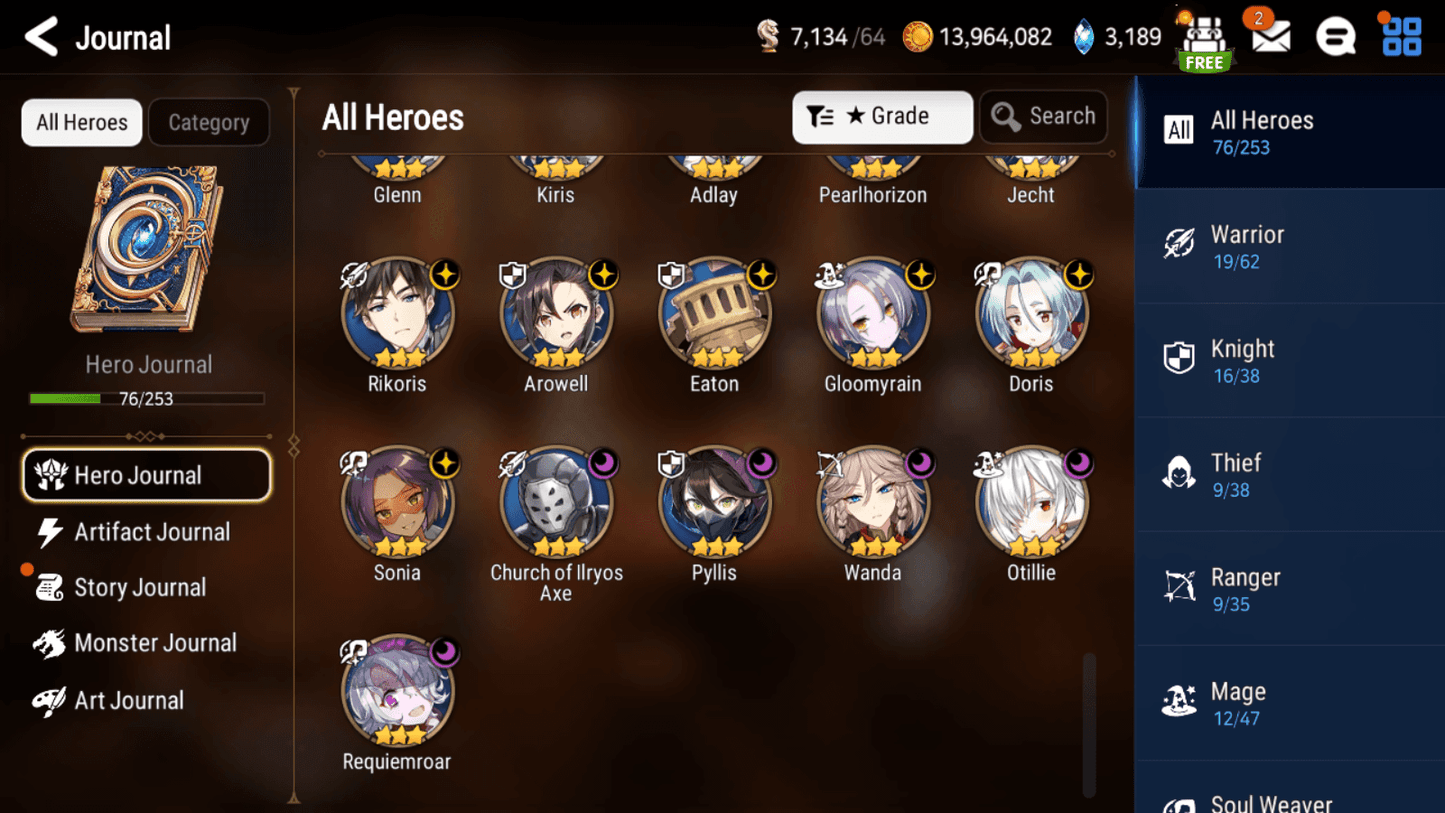This screenshot has height=813, width=1445.
Task: Select the Ranger bow filter icon
Action: [1180, 588]
